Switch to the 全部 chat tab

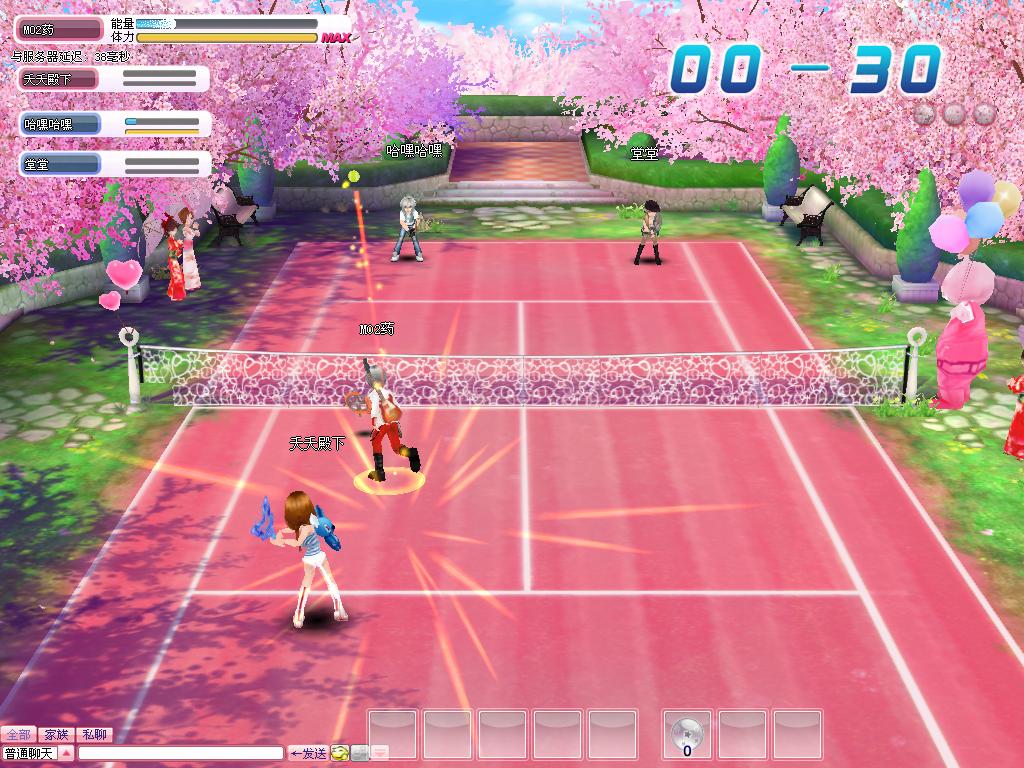coord(19,735)
